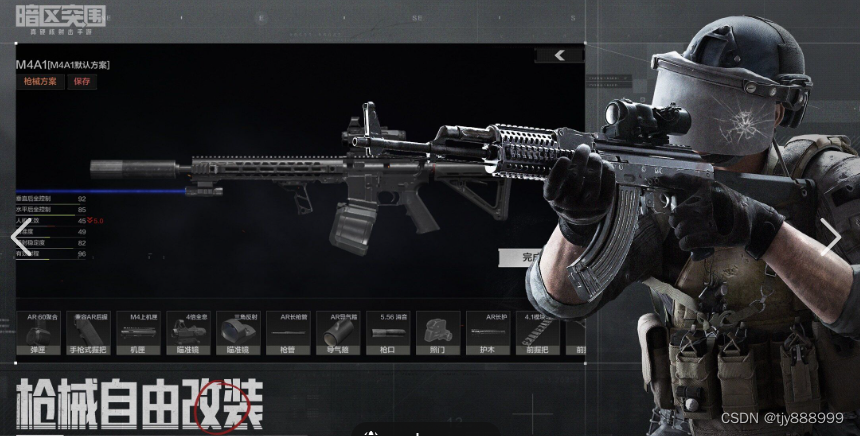The width and height of the screenshot is (860, 436).
Task: Show the previous slide with left arrow
Action: click(18, 237)
